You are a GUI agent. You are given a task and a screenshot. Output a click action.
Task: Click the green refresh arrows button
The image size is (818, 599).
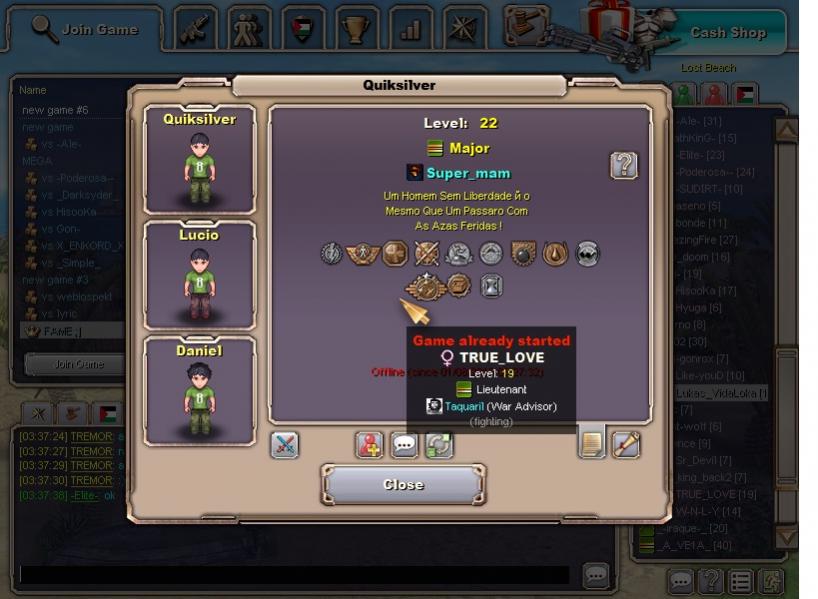(439, 444)
